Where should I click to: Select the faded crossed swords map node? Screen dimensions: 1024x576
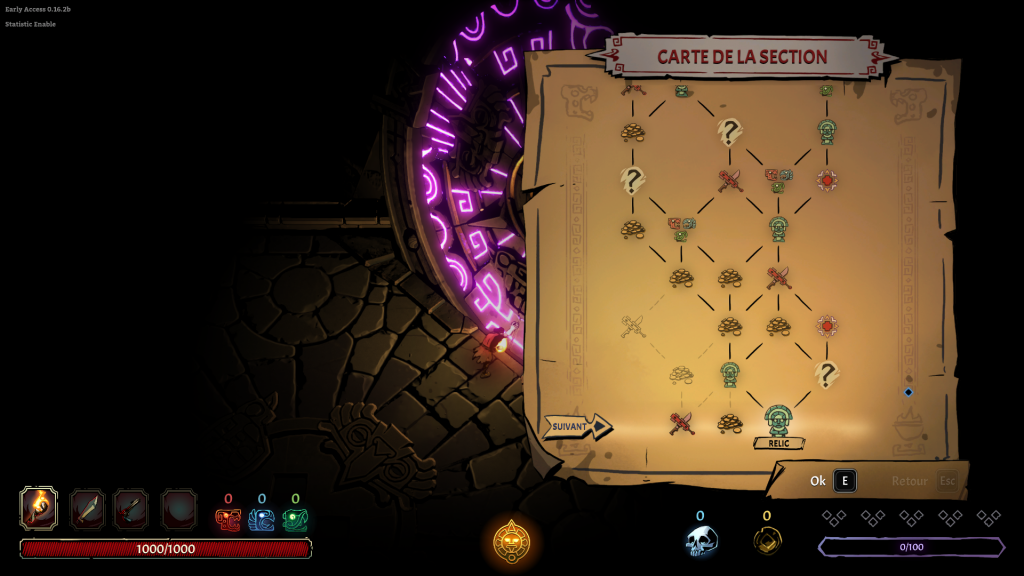pyautogui.click(x=633, y=326)
